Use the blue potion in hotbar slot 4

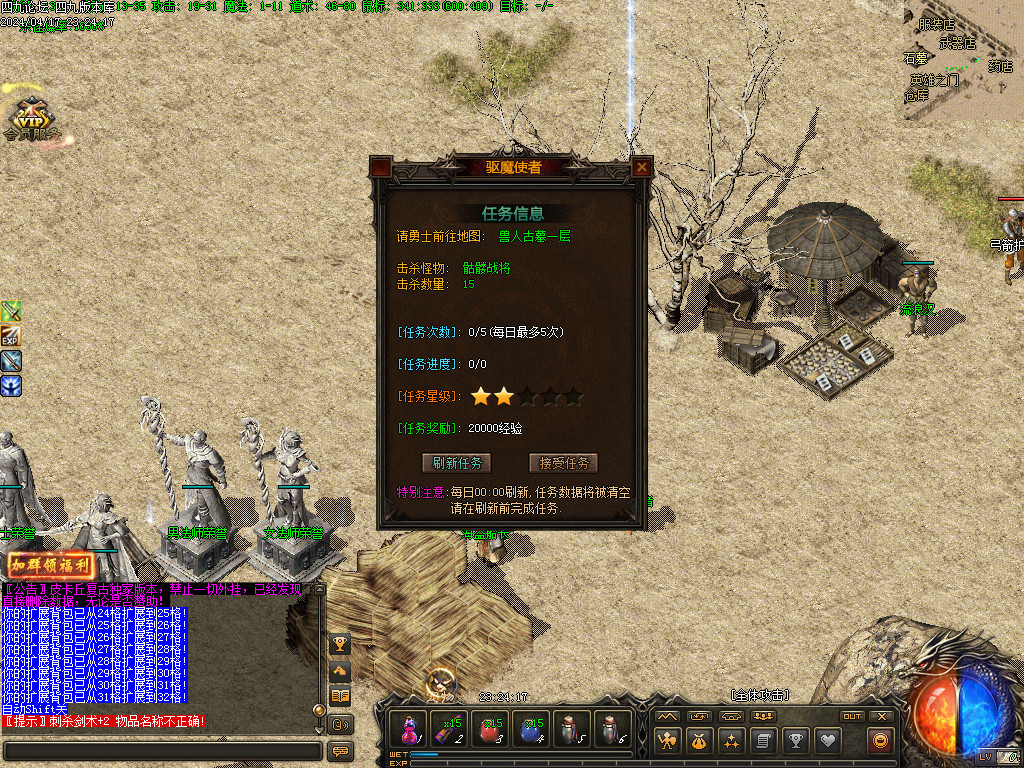click(532, 729)
